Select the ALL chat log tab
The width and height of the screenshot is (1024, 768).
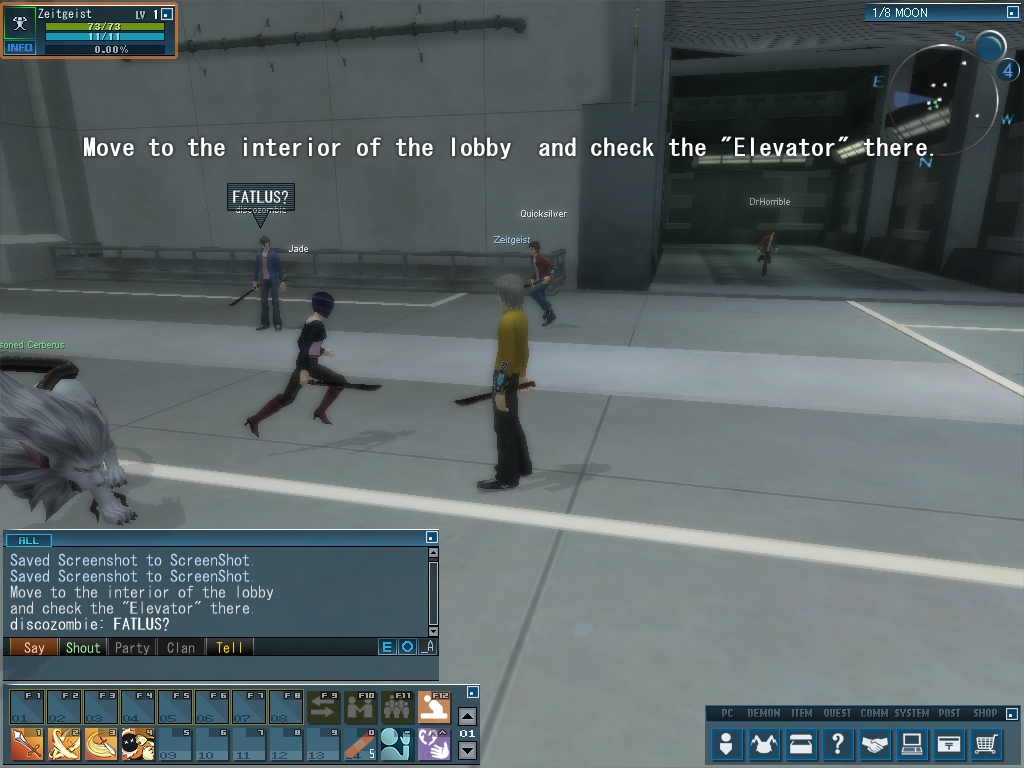tap(28, 540)
